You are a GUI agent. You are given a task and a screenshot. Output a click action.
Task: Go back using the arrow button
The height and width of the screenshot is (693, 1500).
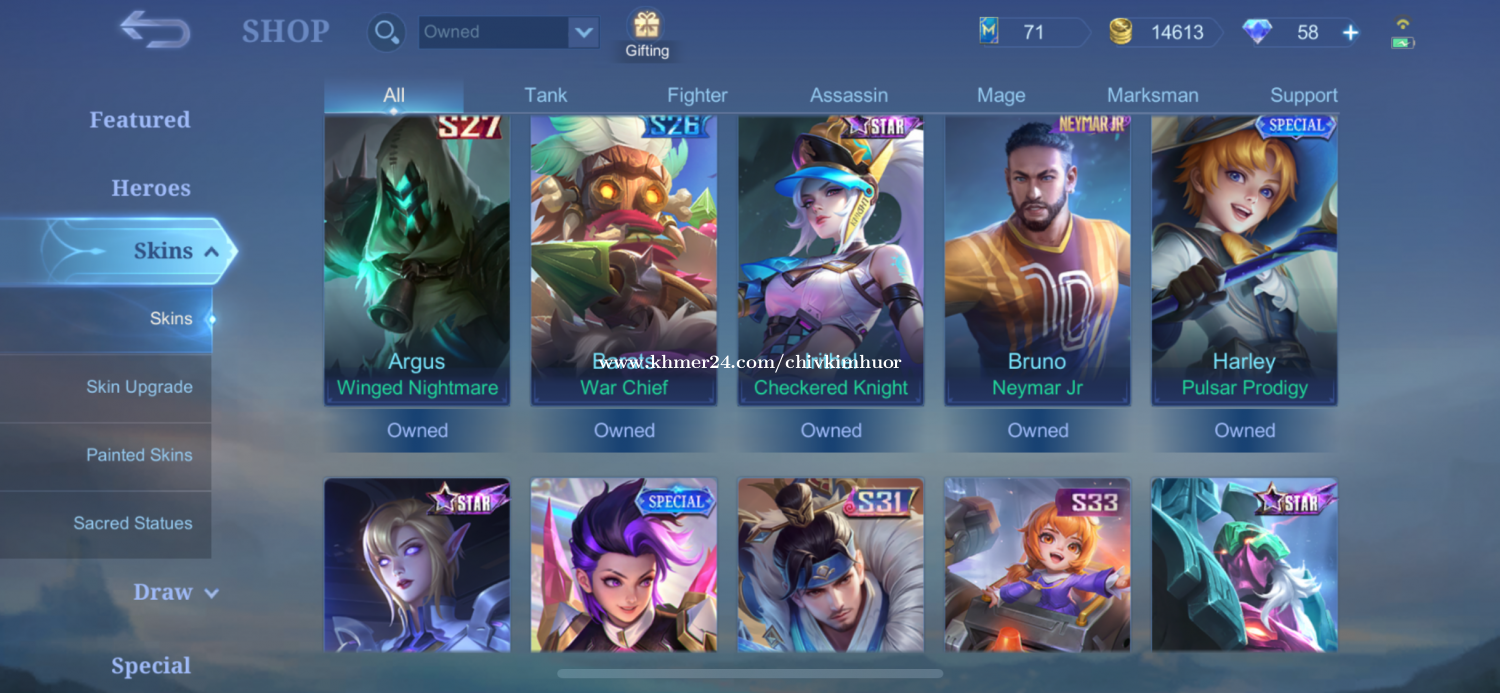pyautogui.click(x=155, y=30)
